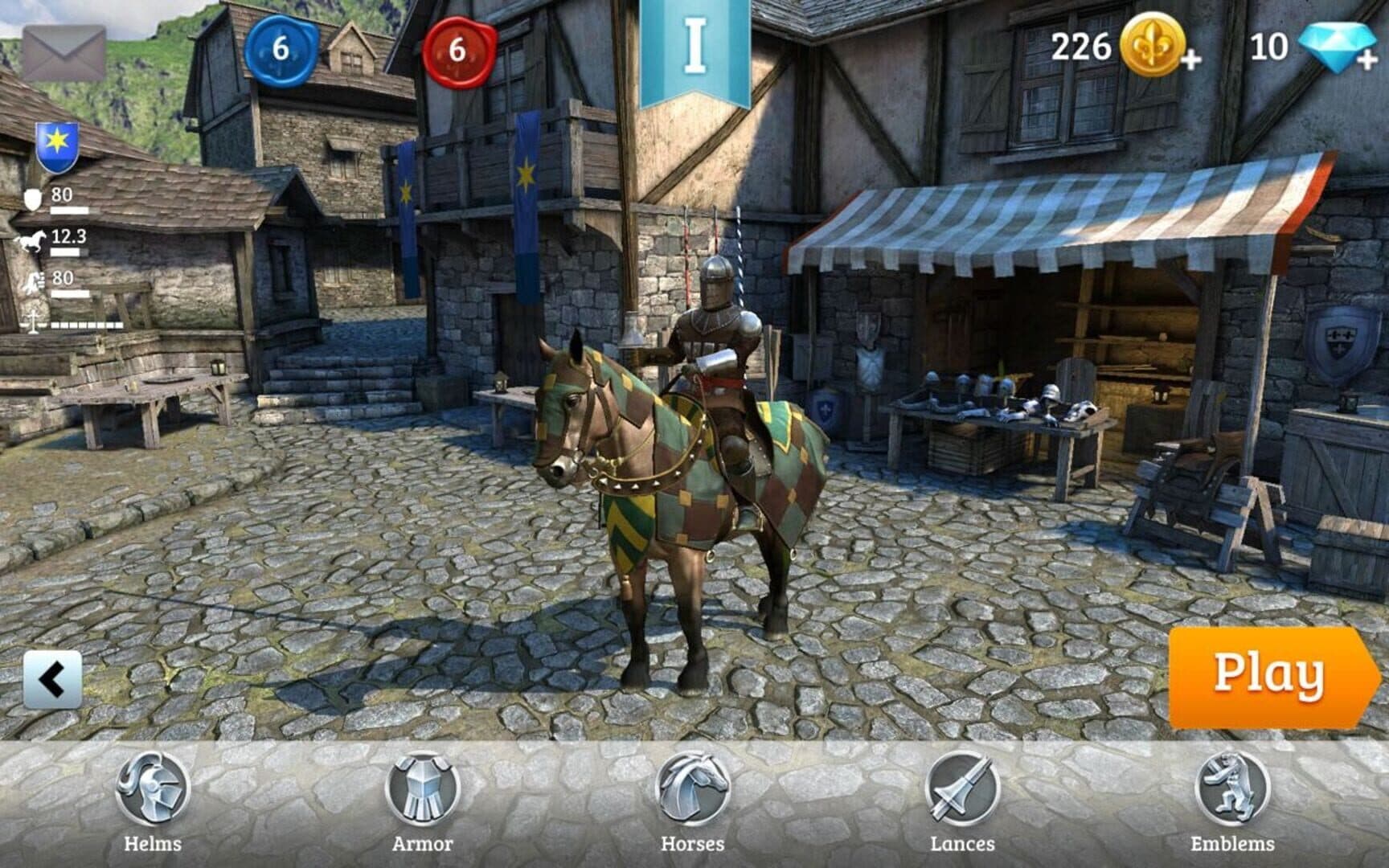Choose the Emblems category
This screenshot has width=1389, height=868.
tap(1231, 800)
